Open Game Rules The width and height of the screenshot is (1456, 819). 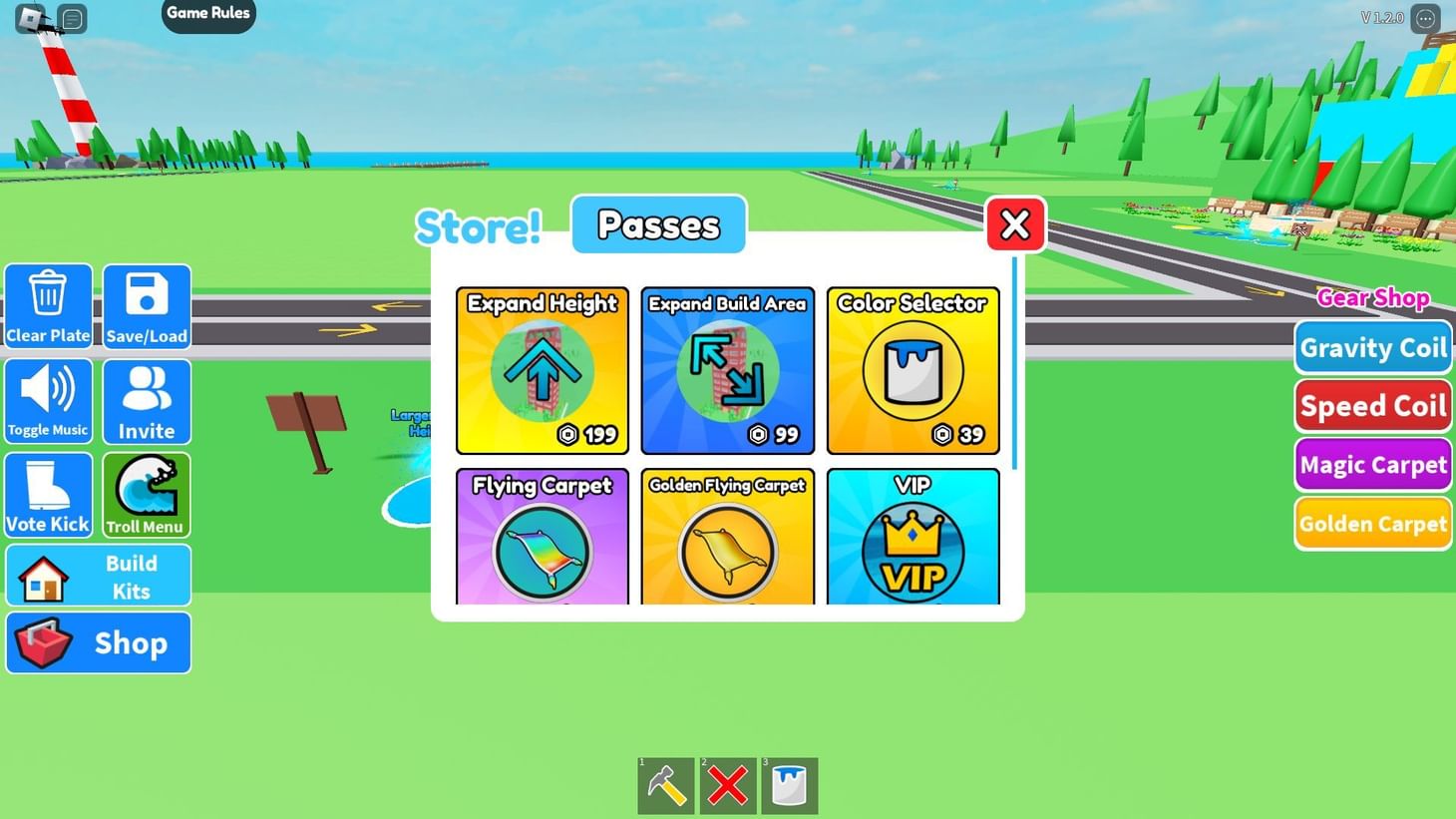coord(207,12)
